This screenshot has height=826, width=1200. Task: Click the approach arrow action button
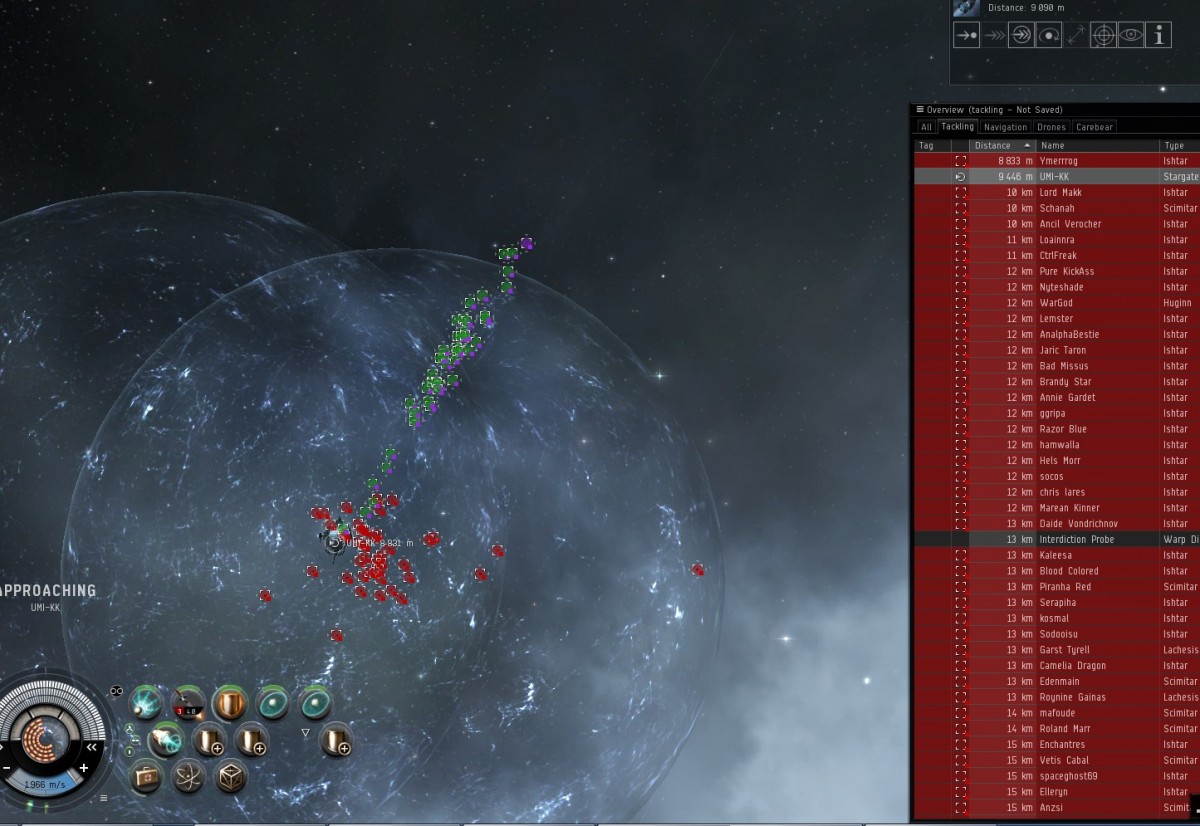pyautogui.click(x=966, y=35)
